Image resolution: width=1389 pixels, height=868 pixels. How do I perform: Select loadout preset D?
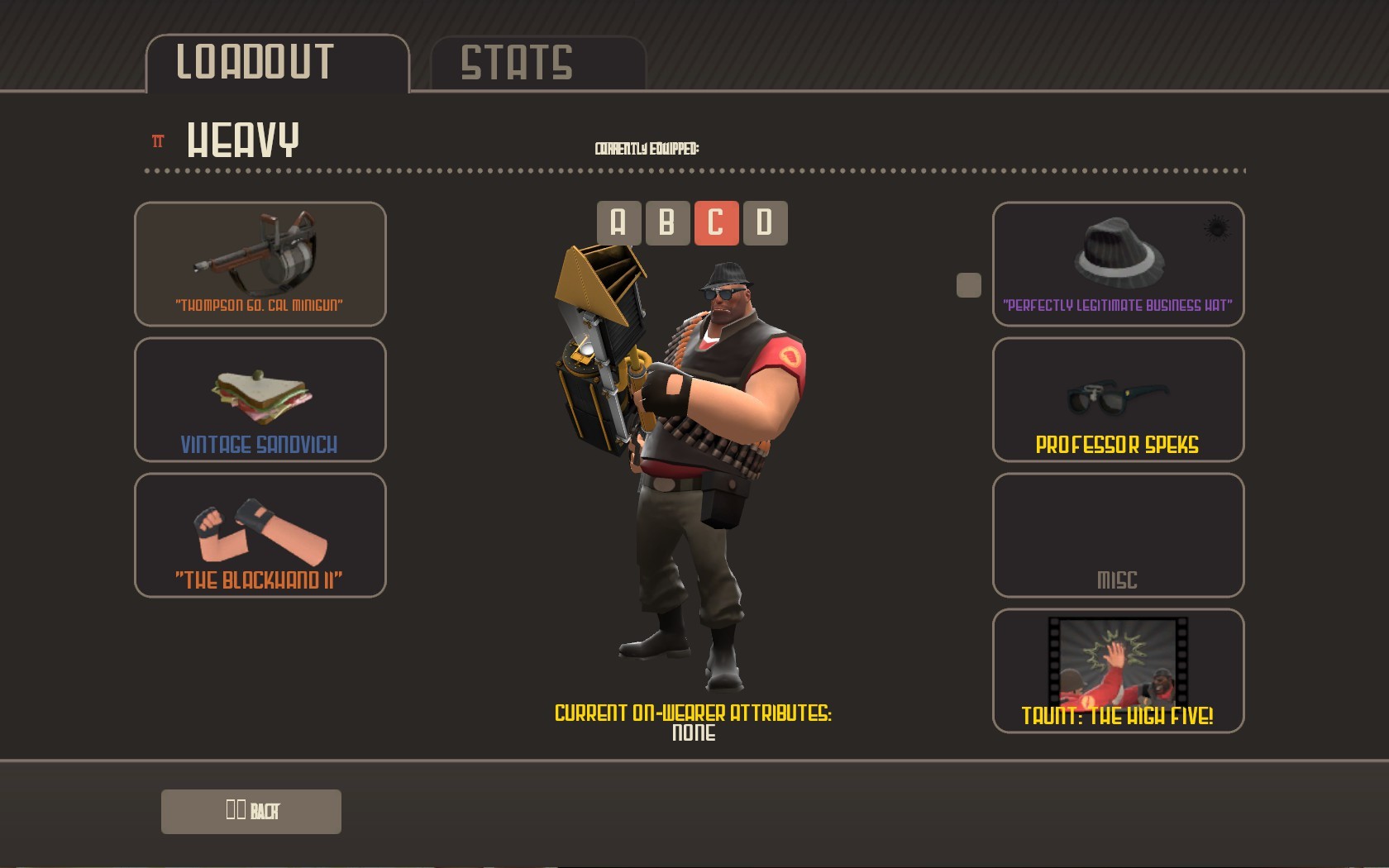coord(765,222)
